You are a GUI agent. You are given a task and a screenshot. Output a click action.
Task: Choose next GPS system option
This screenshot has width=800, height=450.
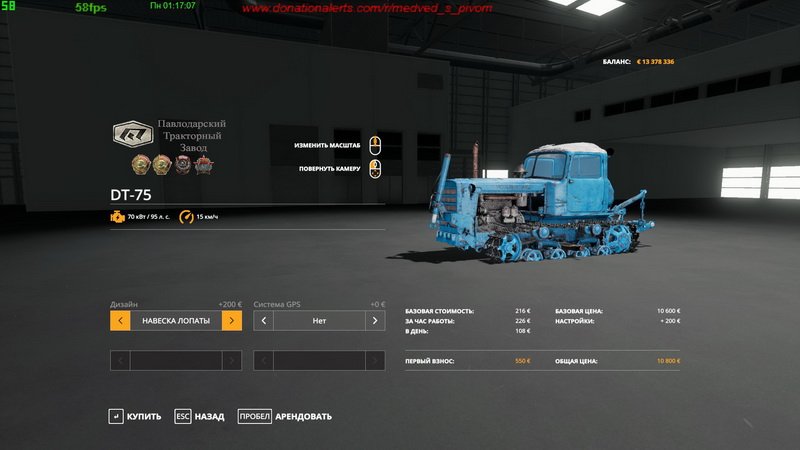[x=375, y=321]
